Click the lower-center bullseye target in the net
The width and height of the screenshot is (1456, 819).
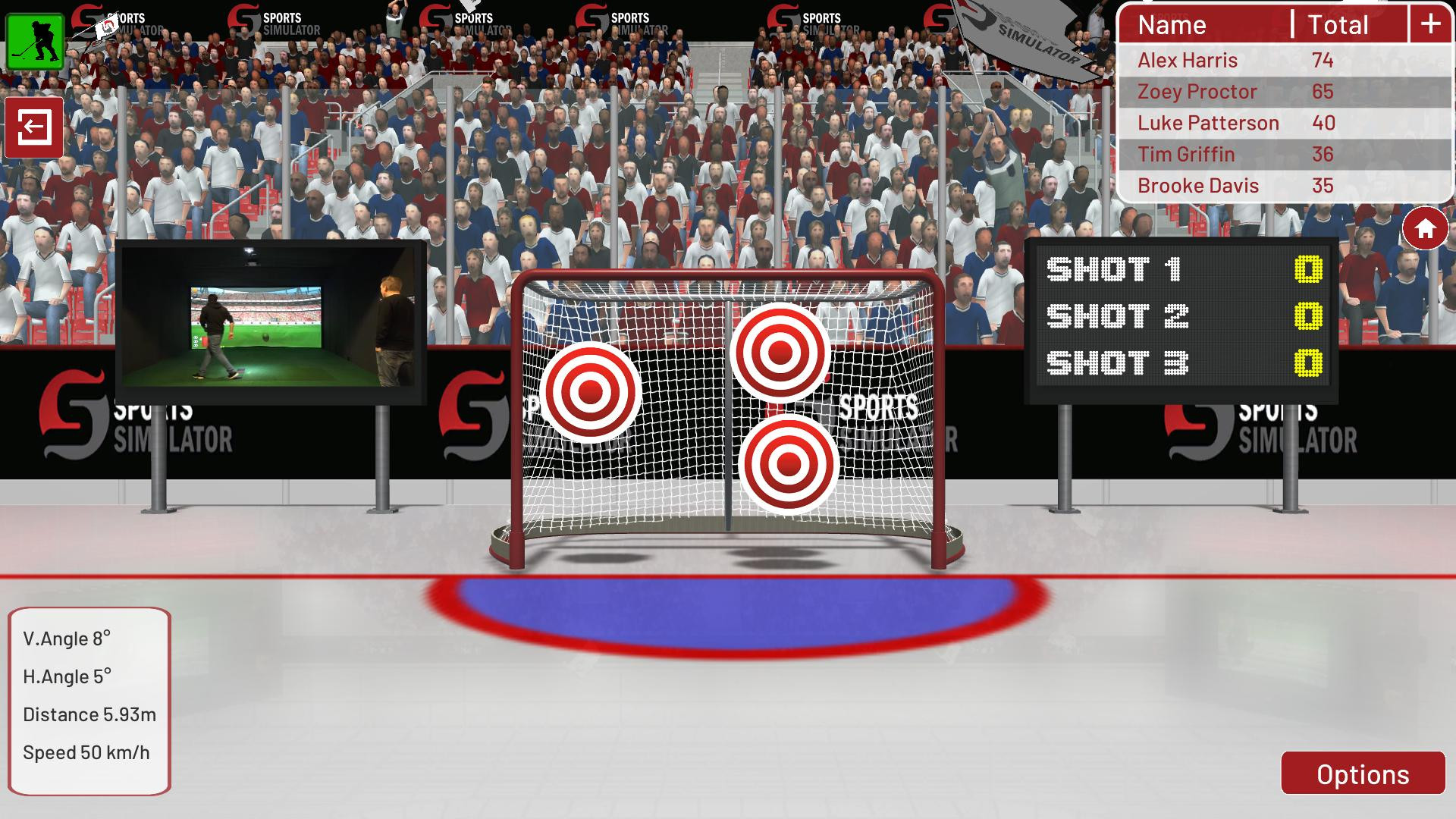pos(789,463)
